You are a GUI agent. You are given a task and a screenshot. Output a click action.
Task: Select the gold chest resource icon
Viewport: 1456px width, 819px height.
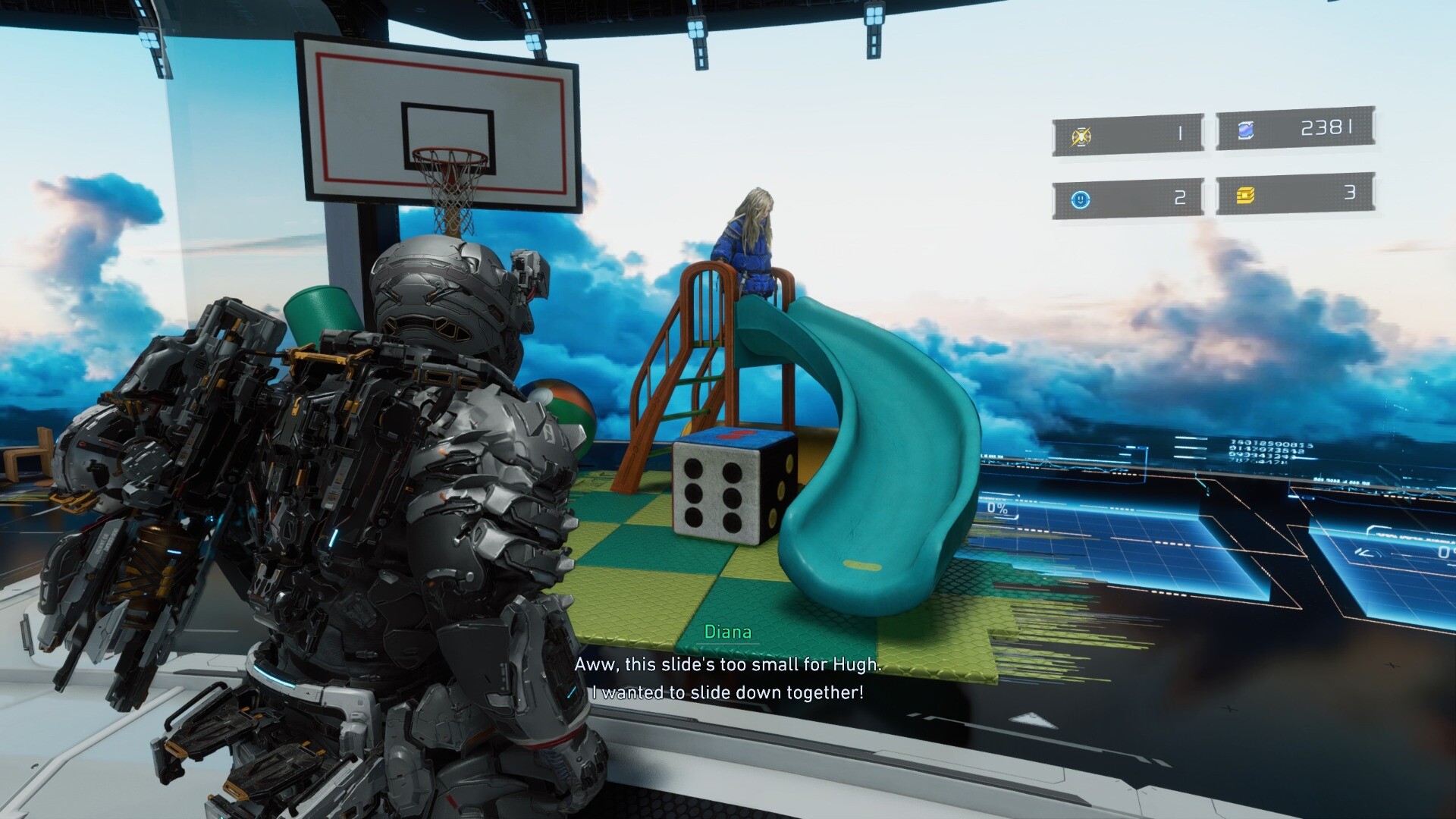1245,196
